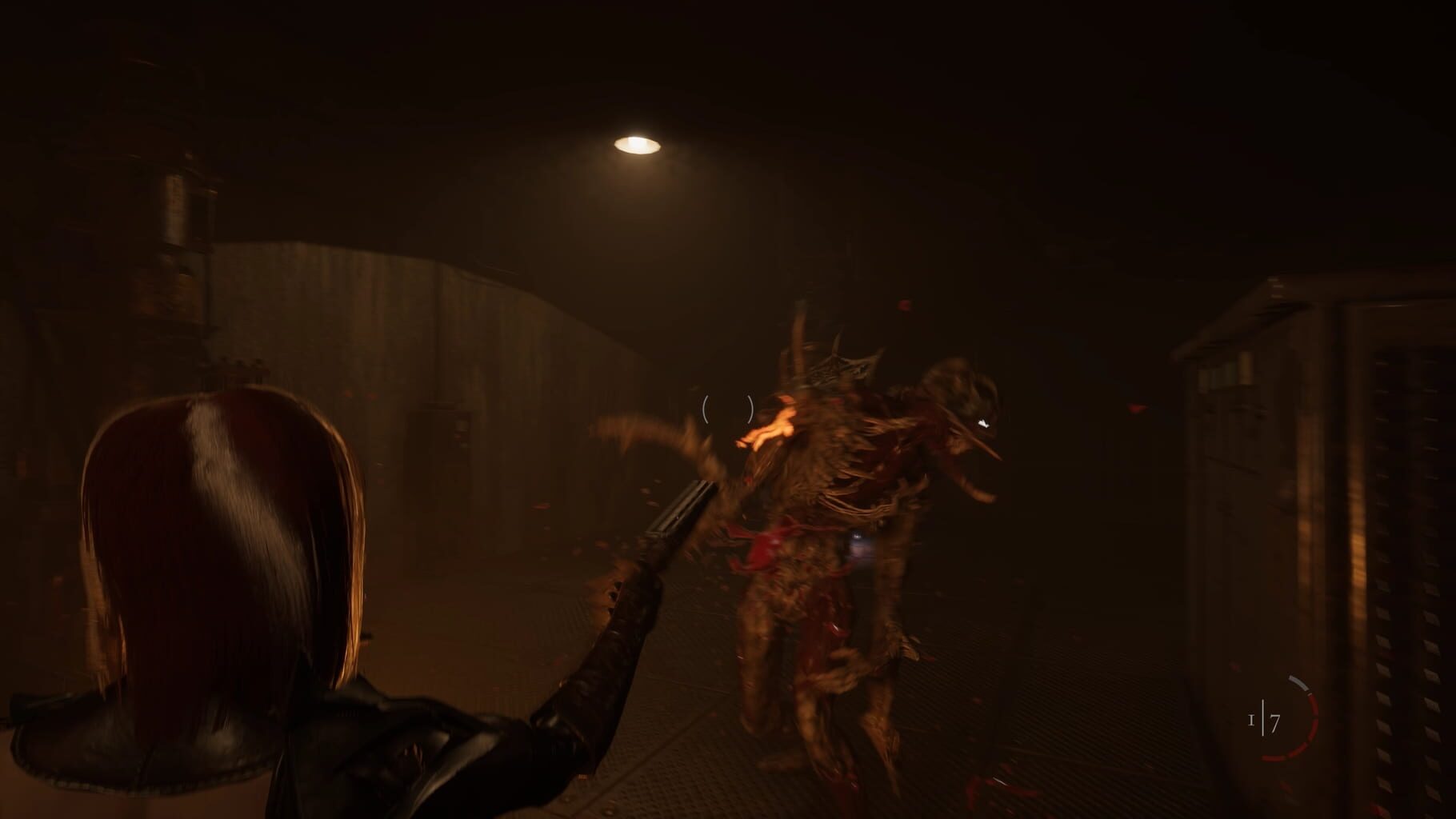This screenshot has width=1456, height=819.
Task: Click the ceiling lamp light fixture
Action: 636,144
